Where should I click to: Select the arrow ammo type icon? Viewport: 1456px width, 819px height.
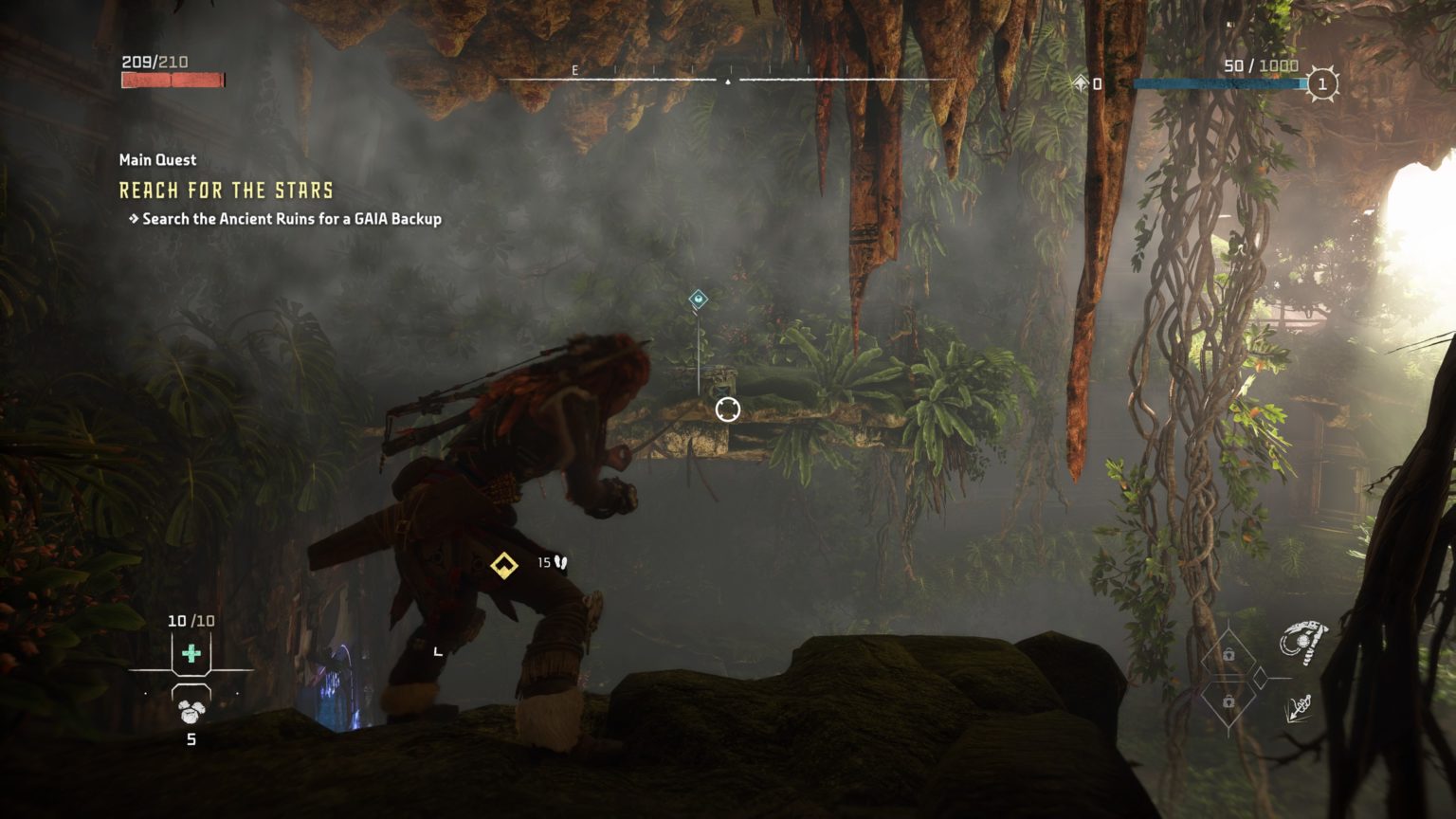pos(1298,707)
